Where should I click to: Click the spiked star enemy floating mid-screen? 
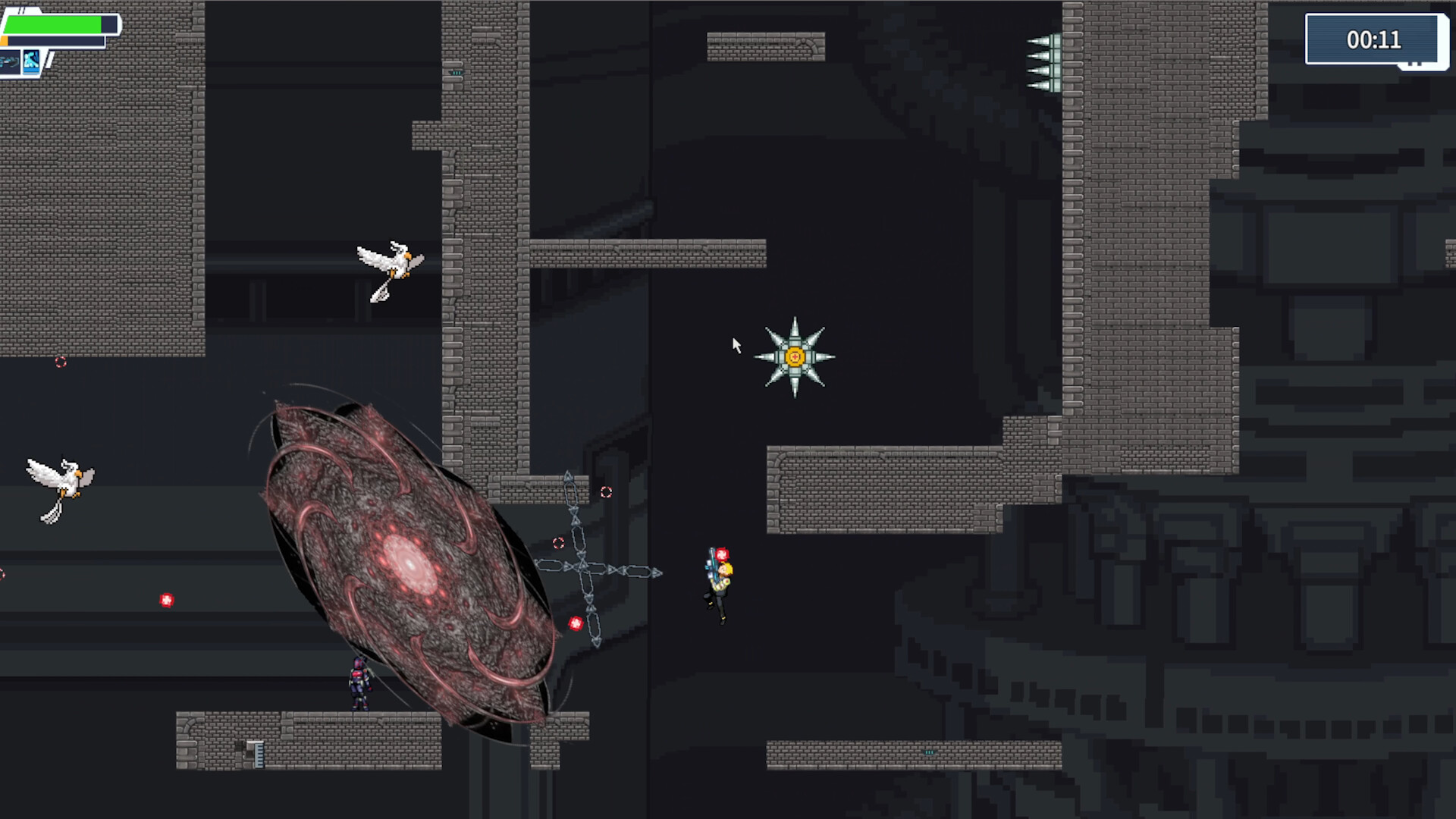[794, 355]
